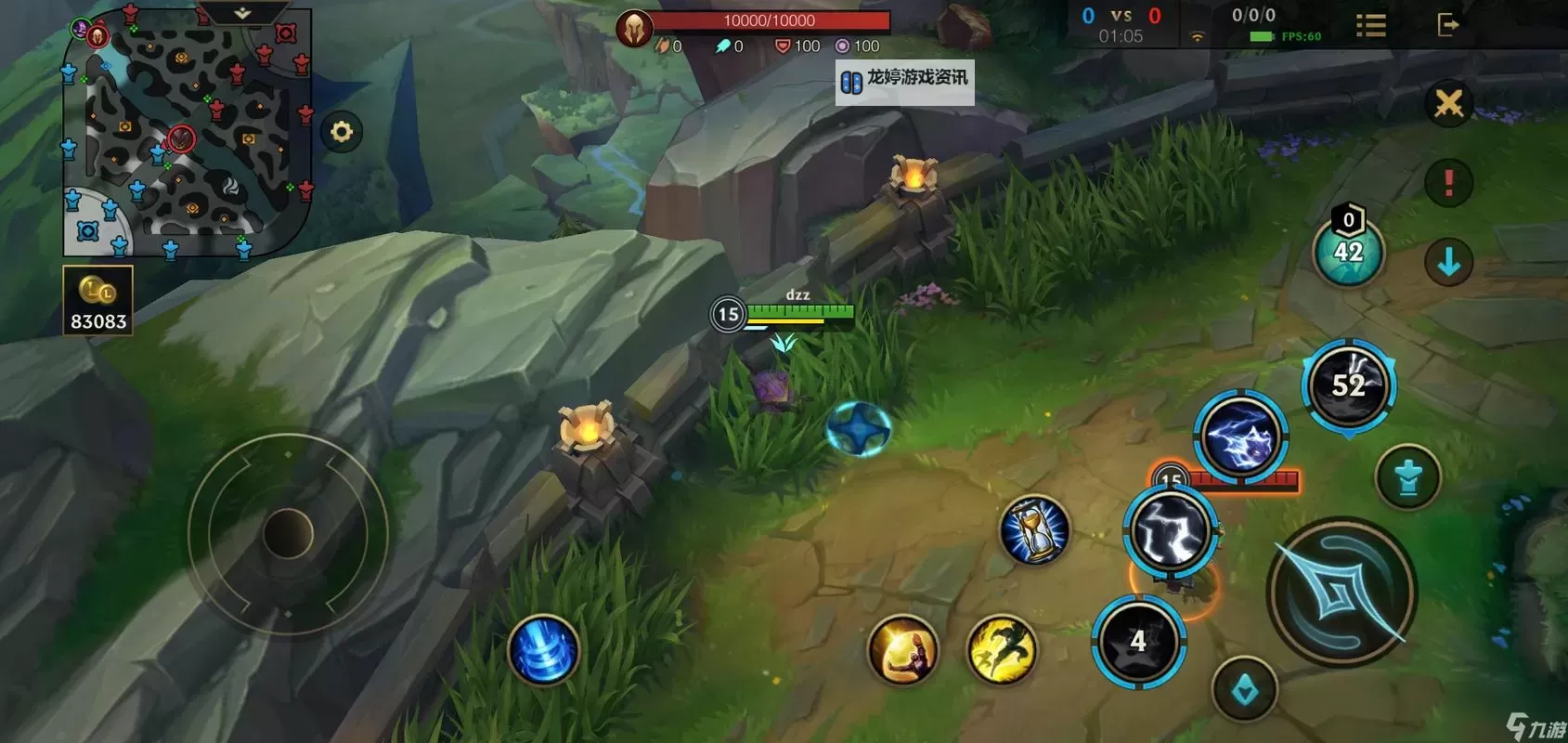Cast the yellow fist summoner spell
1568x743 pixels.
pos(901,649)
